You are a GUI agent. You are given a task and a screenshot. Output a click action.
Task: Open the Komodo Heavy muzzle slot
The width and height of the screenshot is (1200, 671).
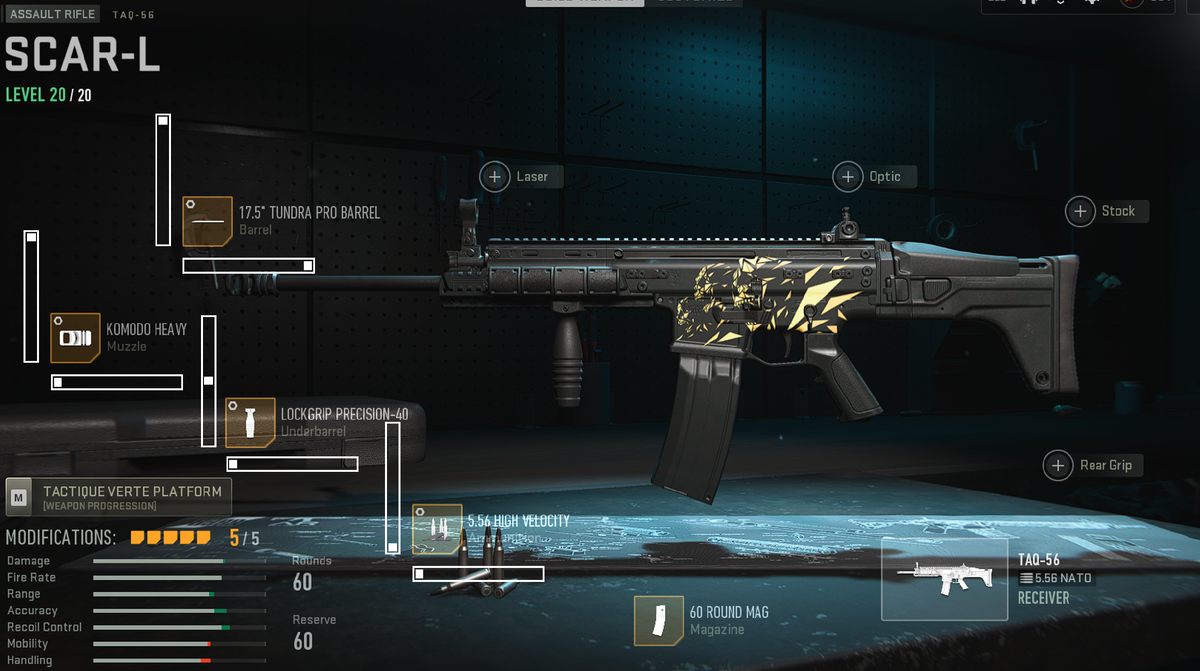pos(76,338)
